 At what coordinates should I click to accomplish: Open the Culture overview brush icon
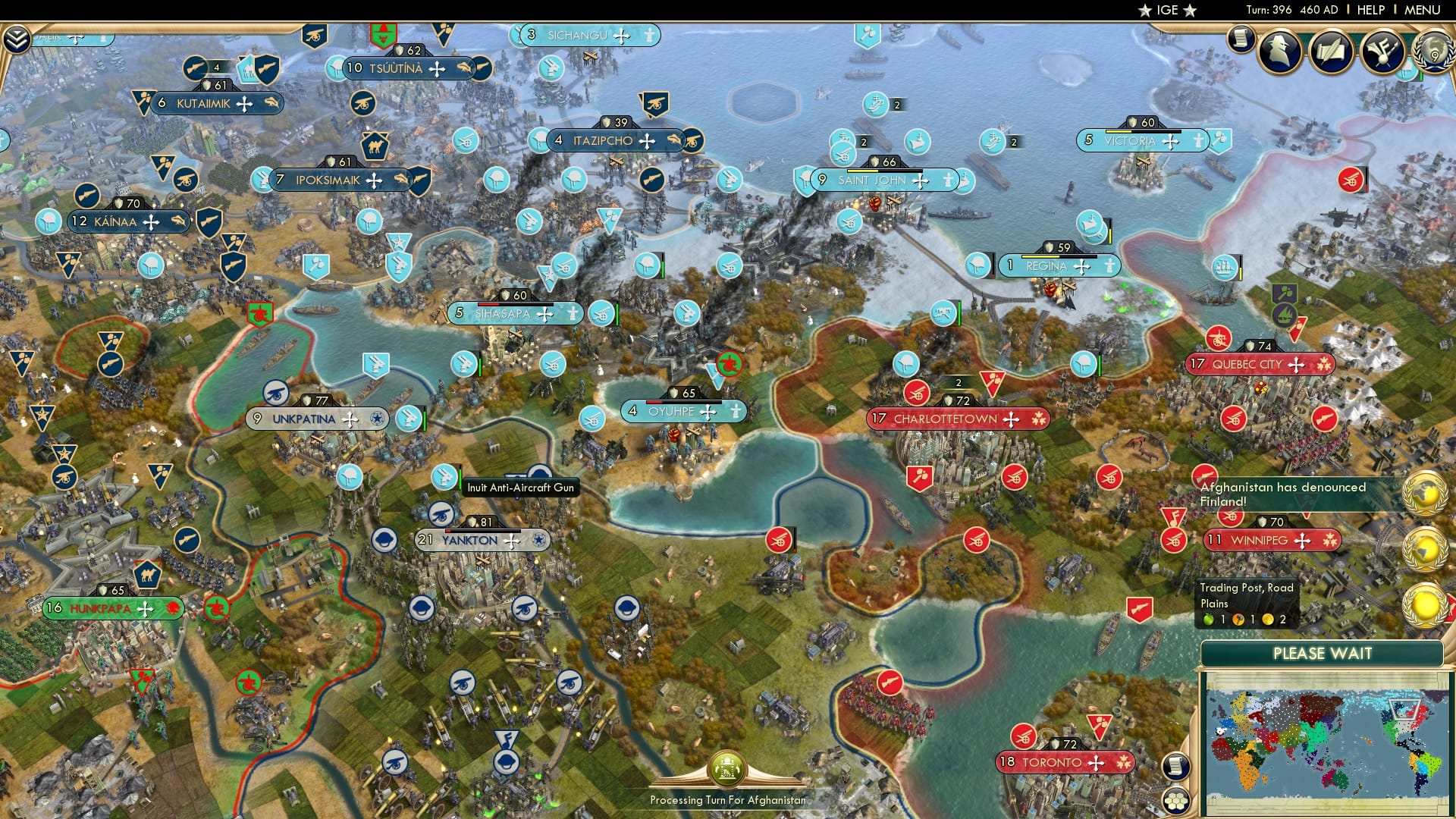click(1385, 52)
